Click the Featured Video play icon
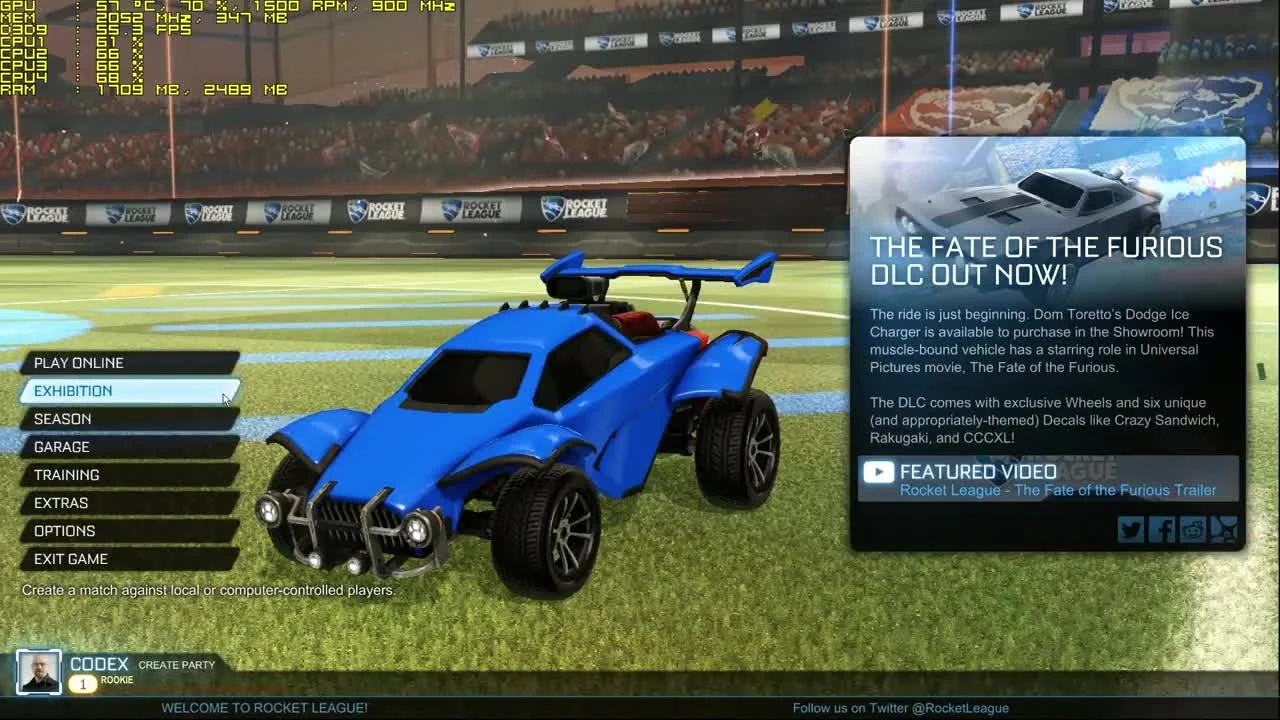The image size is (1280, 720). pos(878,471)
